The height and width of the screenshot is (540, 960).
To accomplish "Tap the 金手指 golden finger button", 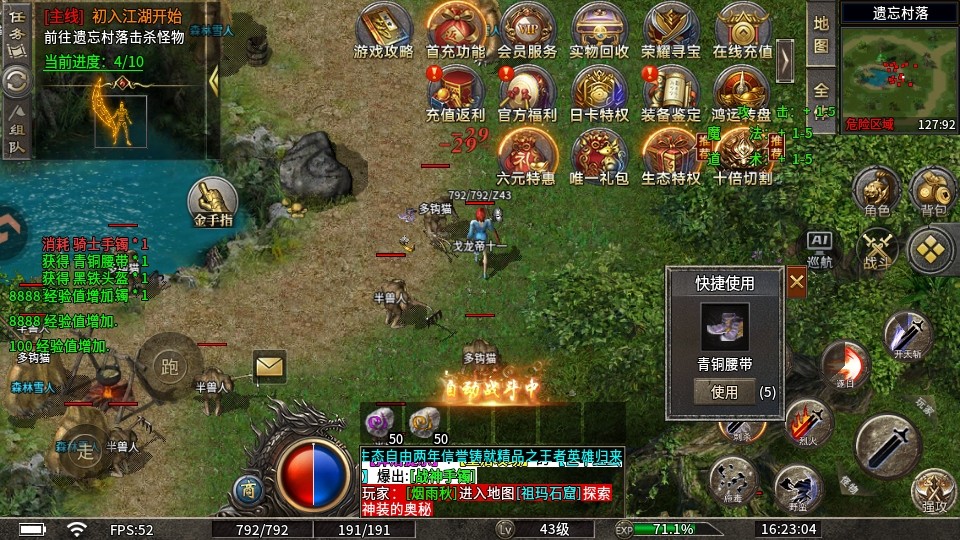I will point(213,202).
